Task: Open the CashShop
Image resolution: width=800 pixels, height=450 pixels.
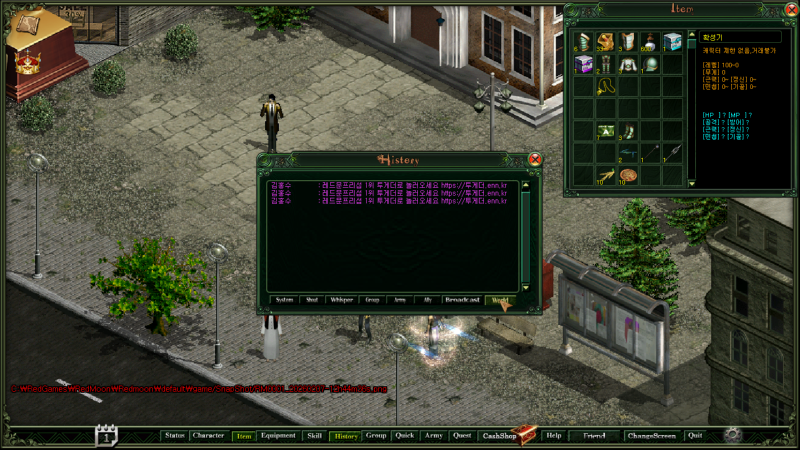Action: [499, 436]
